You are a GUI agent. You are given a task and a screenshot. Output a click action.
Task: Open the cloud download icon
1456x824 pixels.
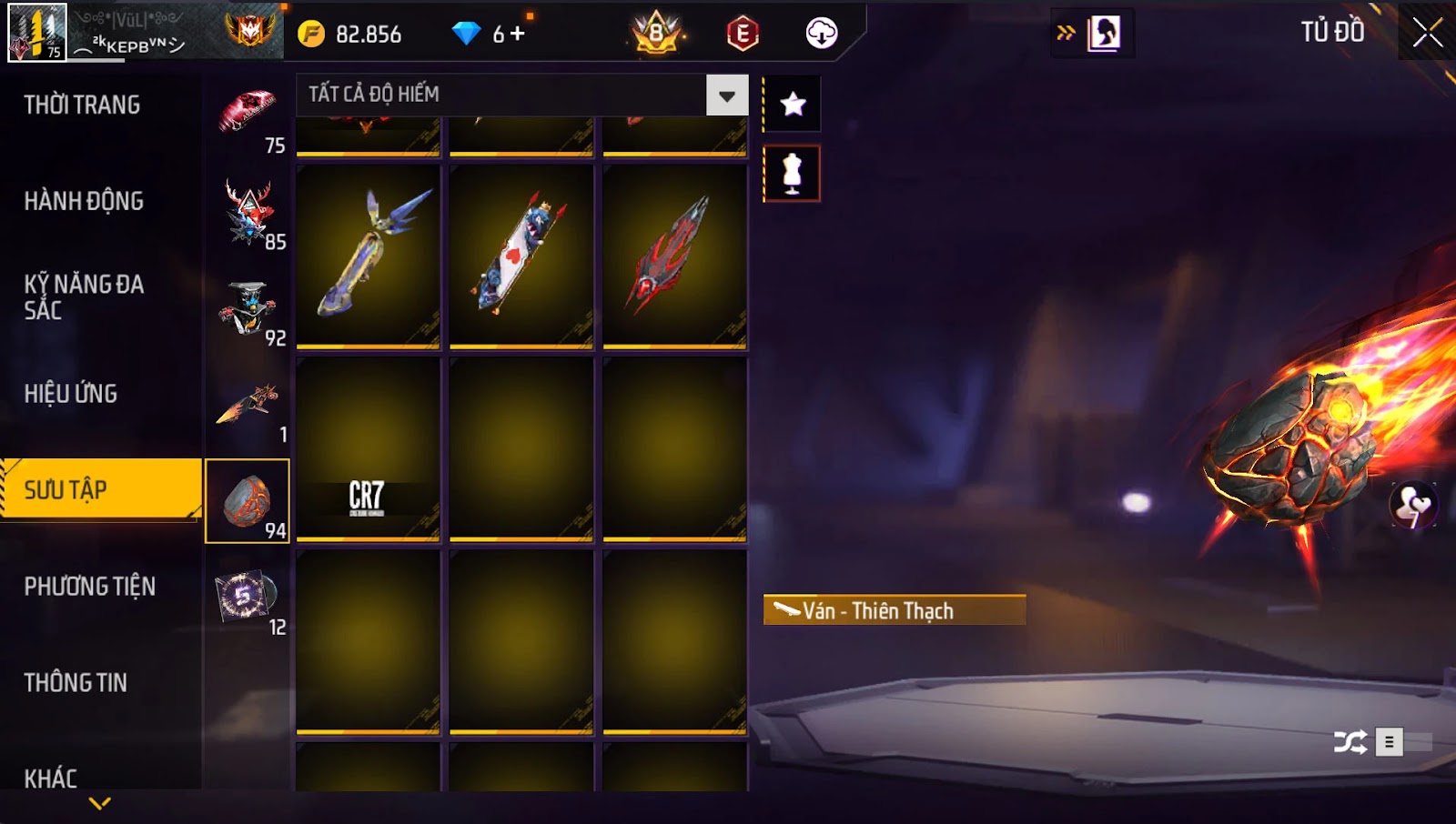(x=821, y=34)
